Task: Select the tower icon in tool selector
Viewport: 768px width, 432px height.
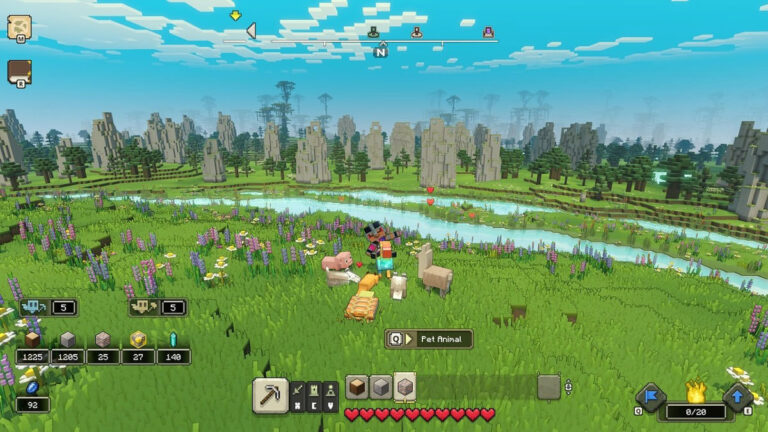Action: click(x=313, y=389)
